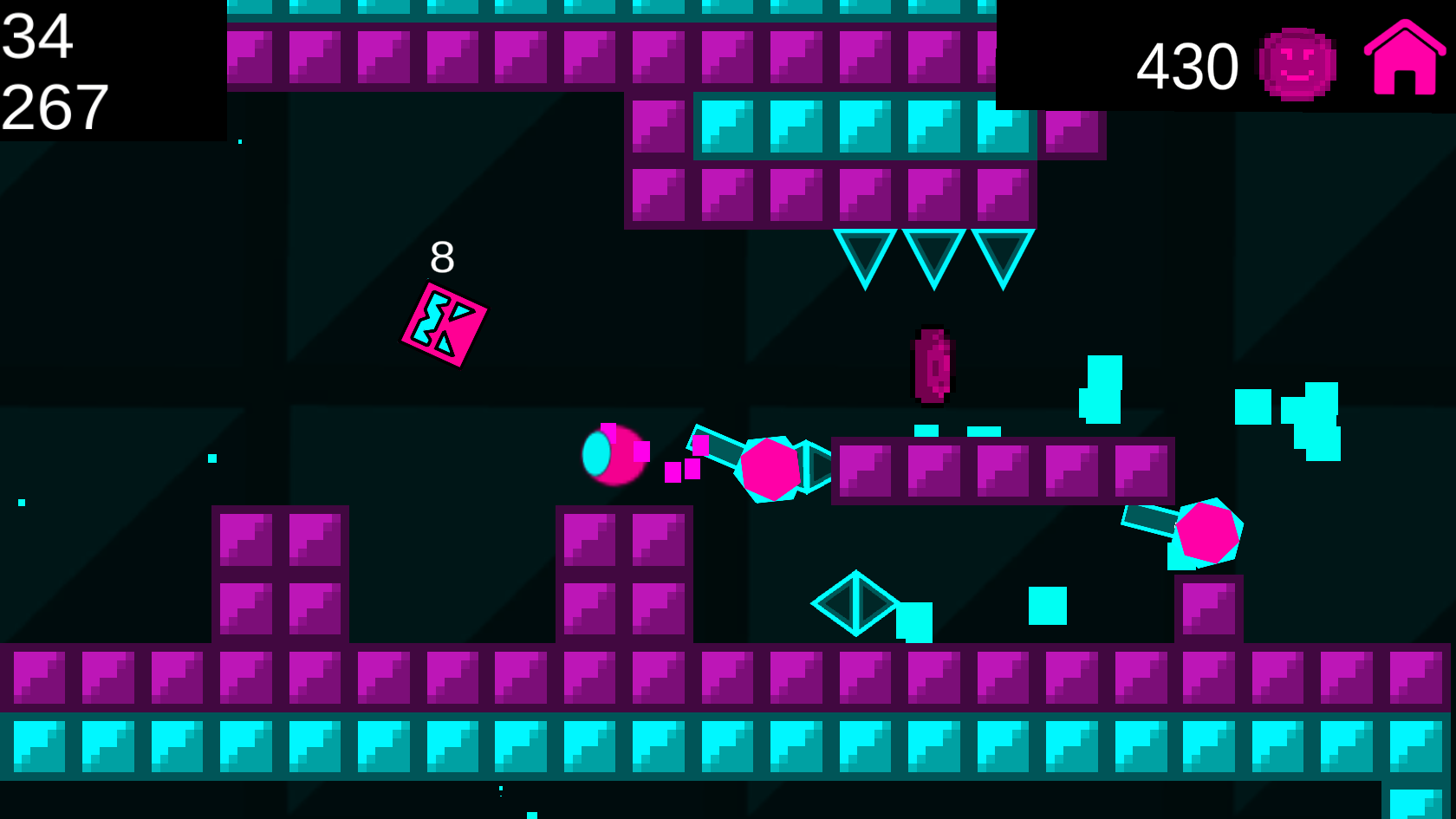This screenshot has width=1456, height=819.
Task: Select the rotating K player block
Action: [442, 325]
